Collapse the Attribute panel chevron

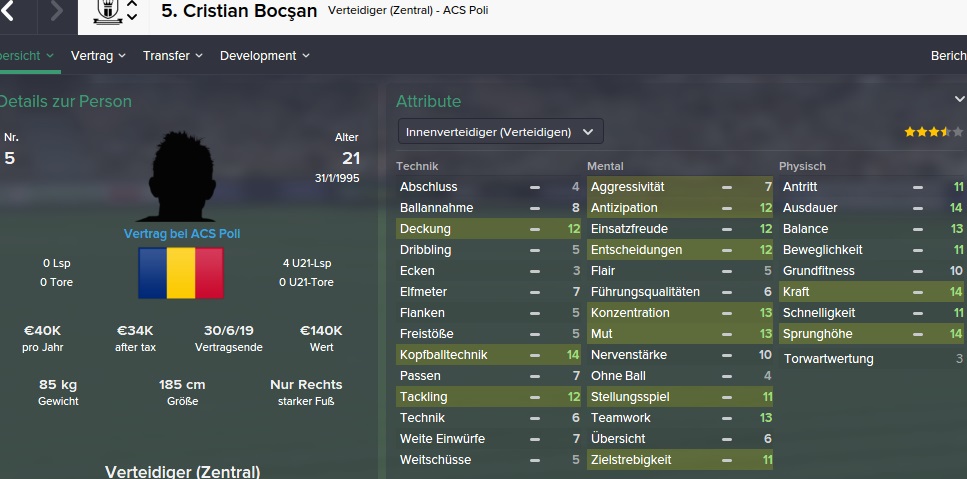(959, 99)
